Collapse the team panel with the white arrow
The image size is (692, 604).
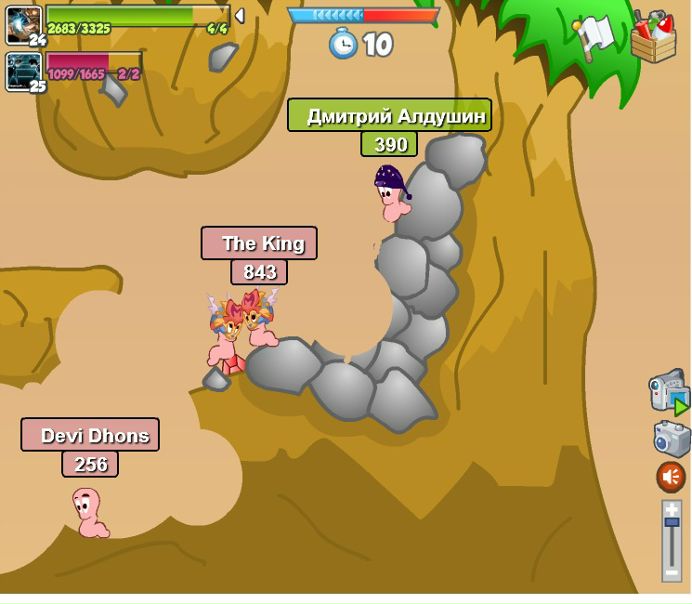click(239, 16)
